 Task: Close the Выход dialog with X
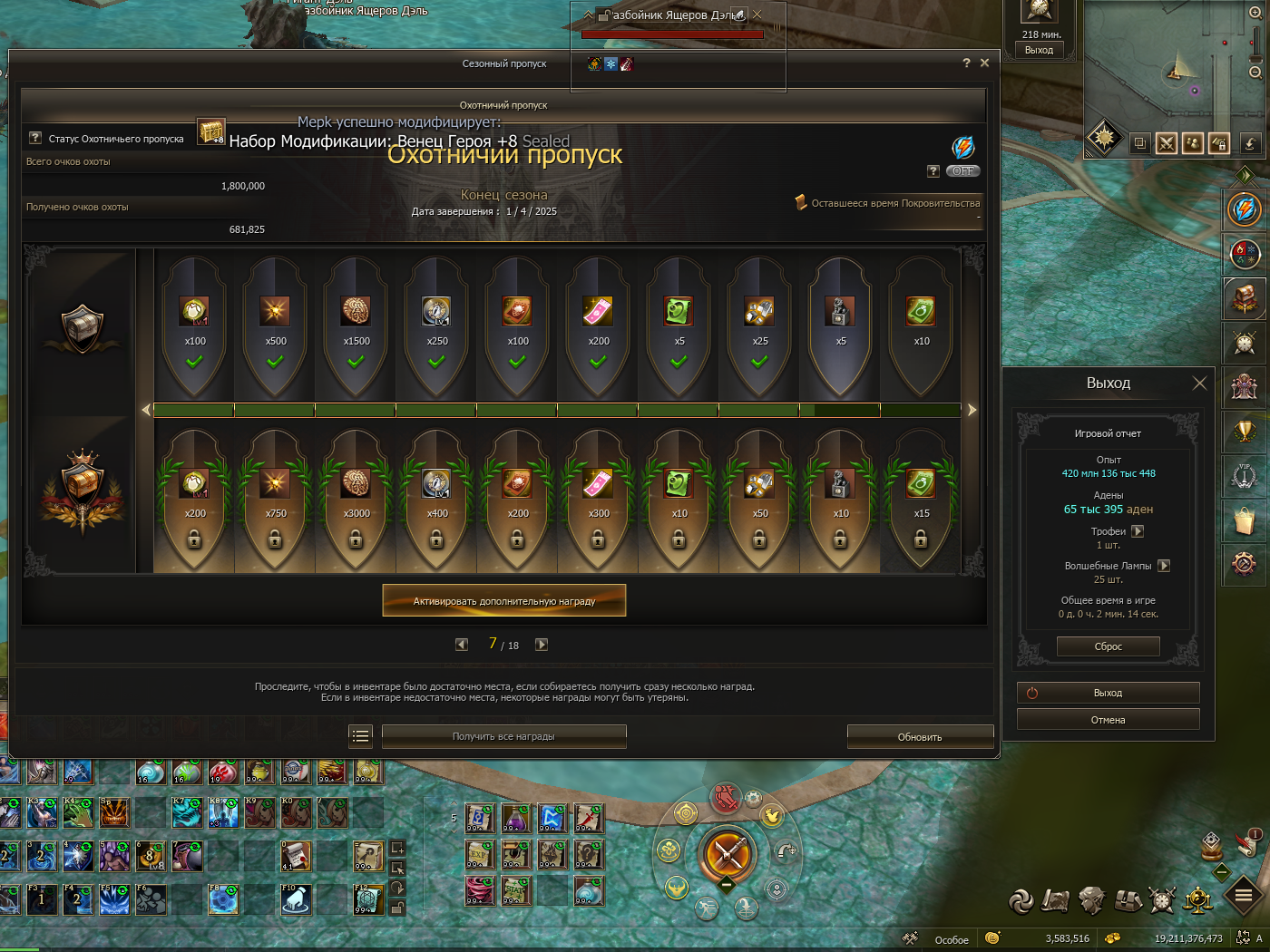(1199, 384)
